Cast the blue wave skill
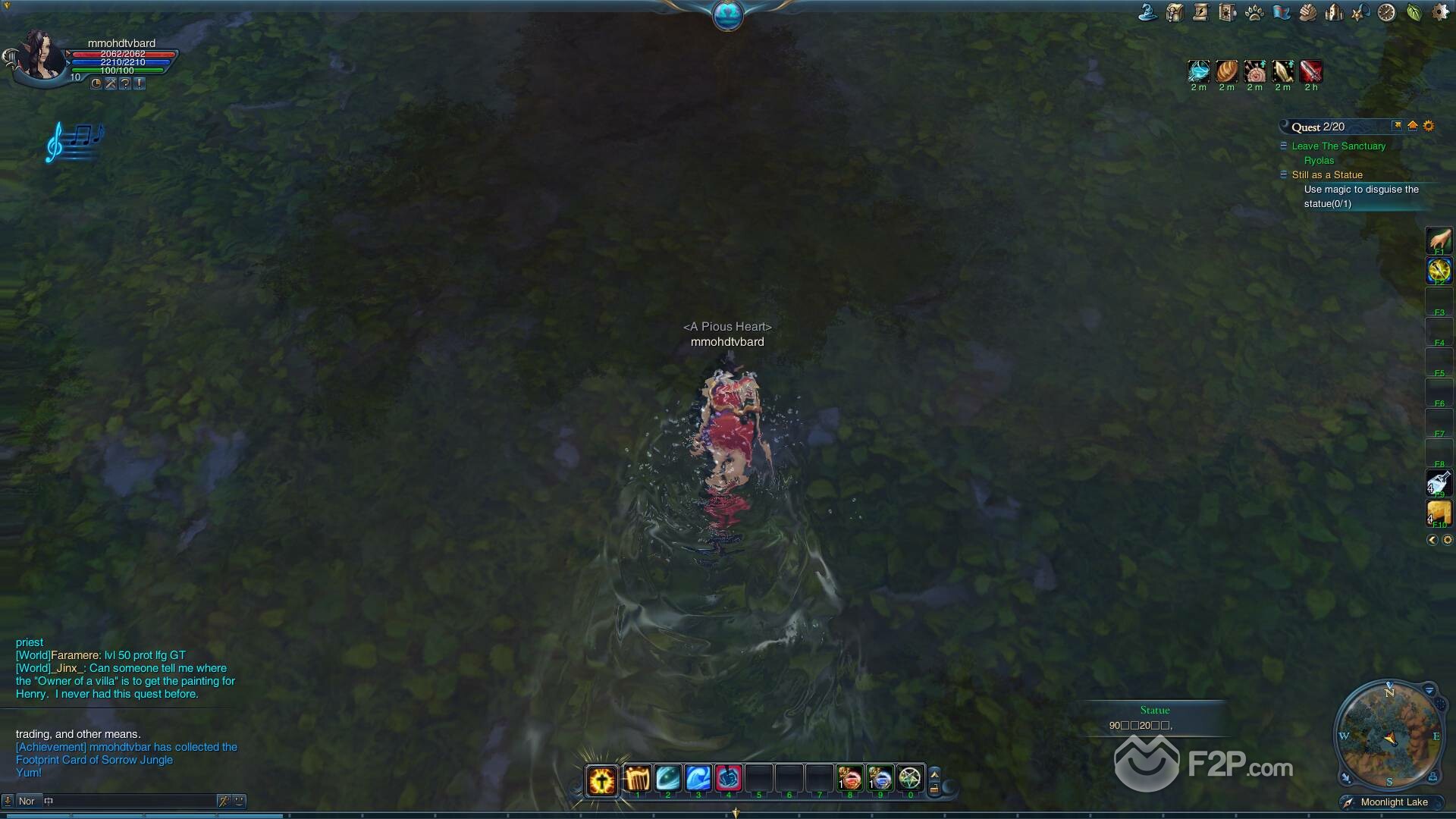This screenshot has height=819, width=1456. click(x=698, y=779)
